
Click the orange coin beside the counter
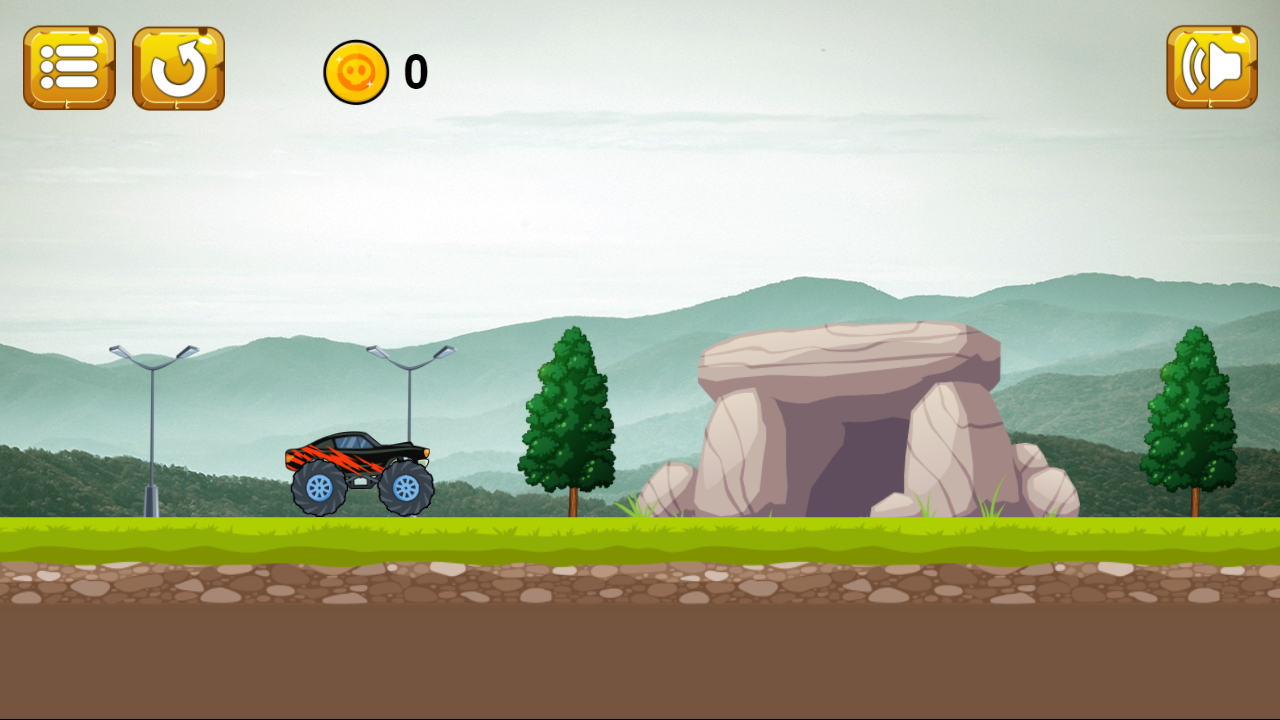[357, 72]
